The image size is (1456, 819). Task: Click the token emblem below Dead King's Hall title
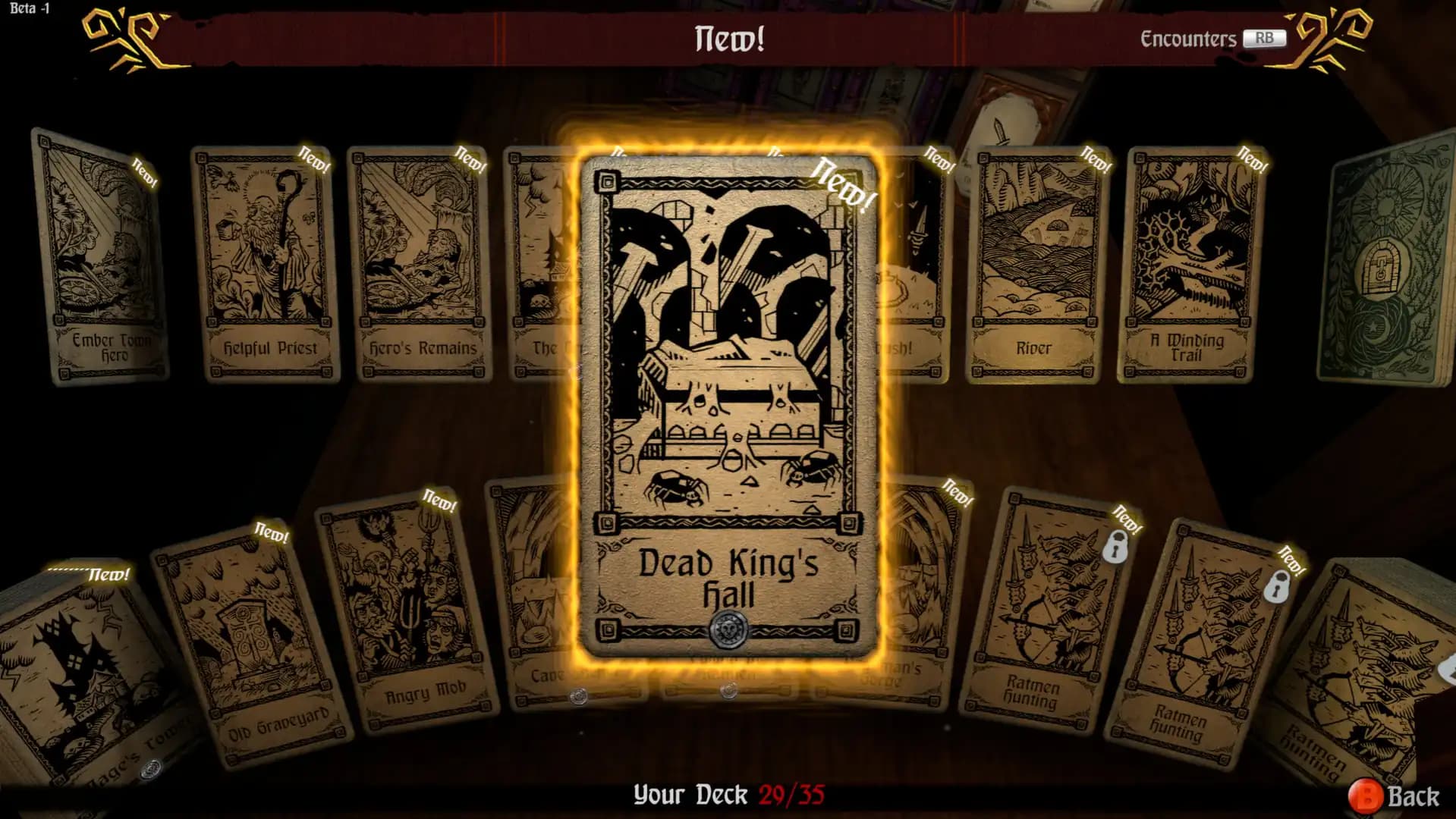point(728,627)
